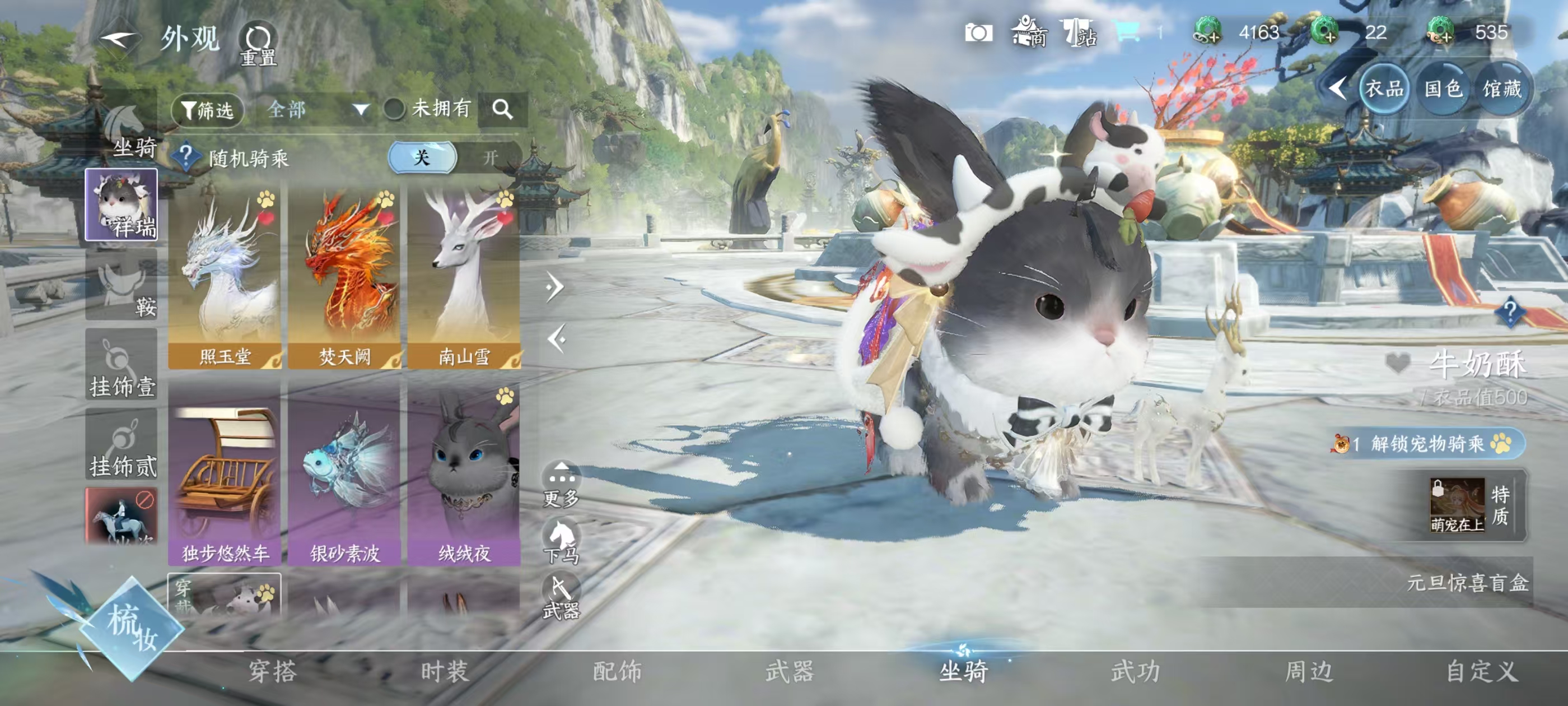This screenshot has width=1568, height=706.
Task: Open the 鞍 saddle category
Action: pyautogui.click(x=122, y=285)
